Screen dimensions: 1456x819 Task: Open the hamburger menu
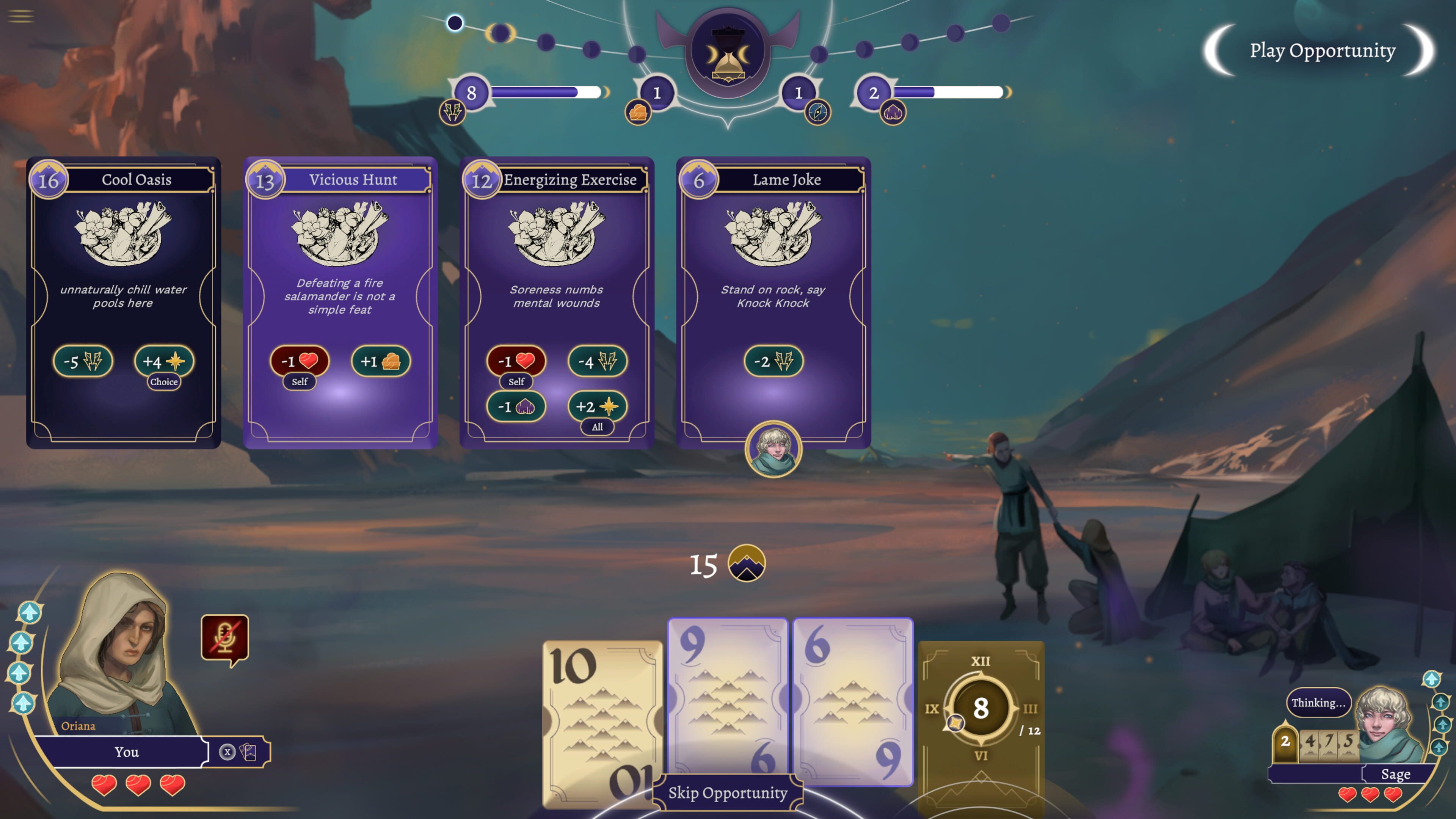[x=21, y=16]
